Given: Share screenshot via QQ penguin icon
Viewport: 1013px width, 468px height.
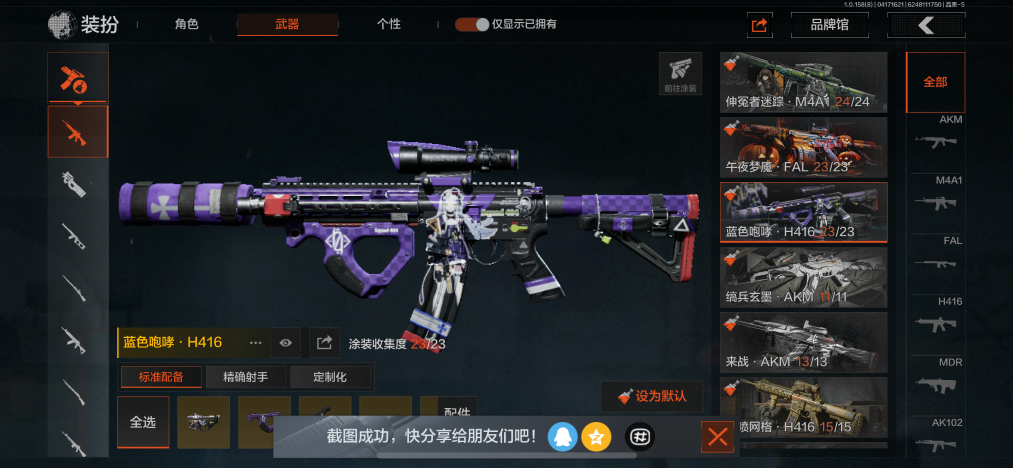Looking at the screenshot, I should point(563,436).
